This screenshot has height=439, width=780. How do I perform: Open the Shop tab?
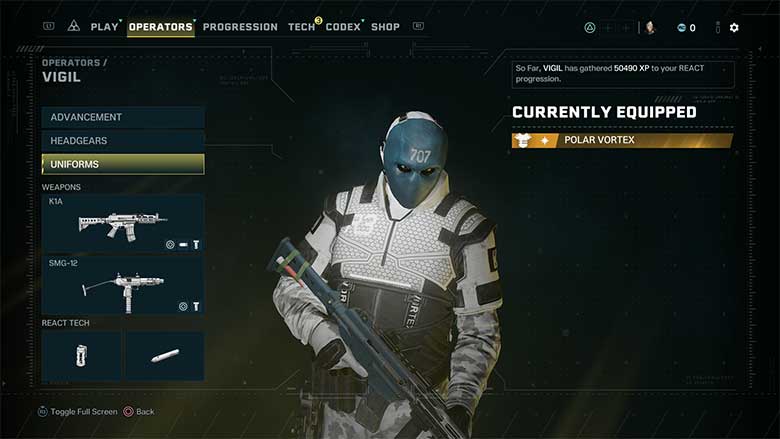tap(385, 27)
